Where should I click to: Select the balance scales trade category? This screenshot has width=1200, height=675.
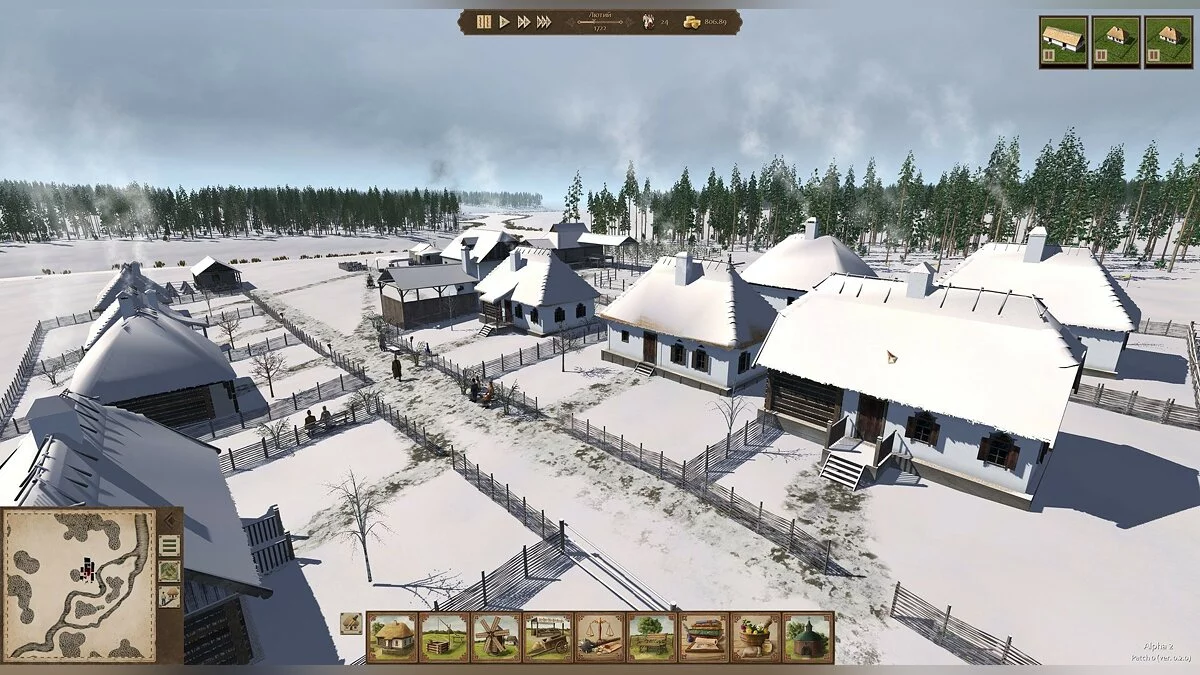click(x=600, y=637)
